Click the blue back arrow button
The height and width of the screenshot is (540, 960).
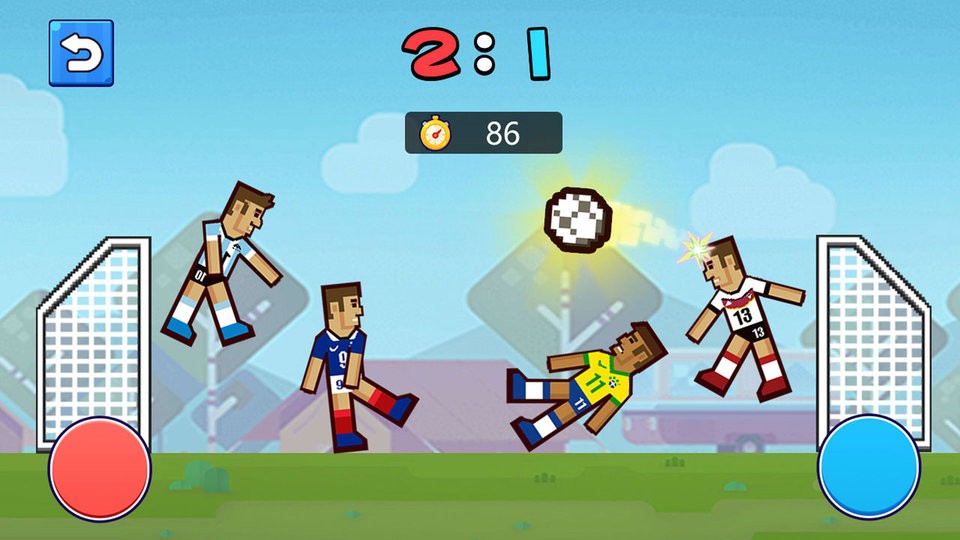click(81, 53)
